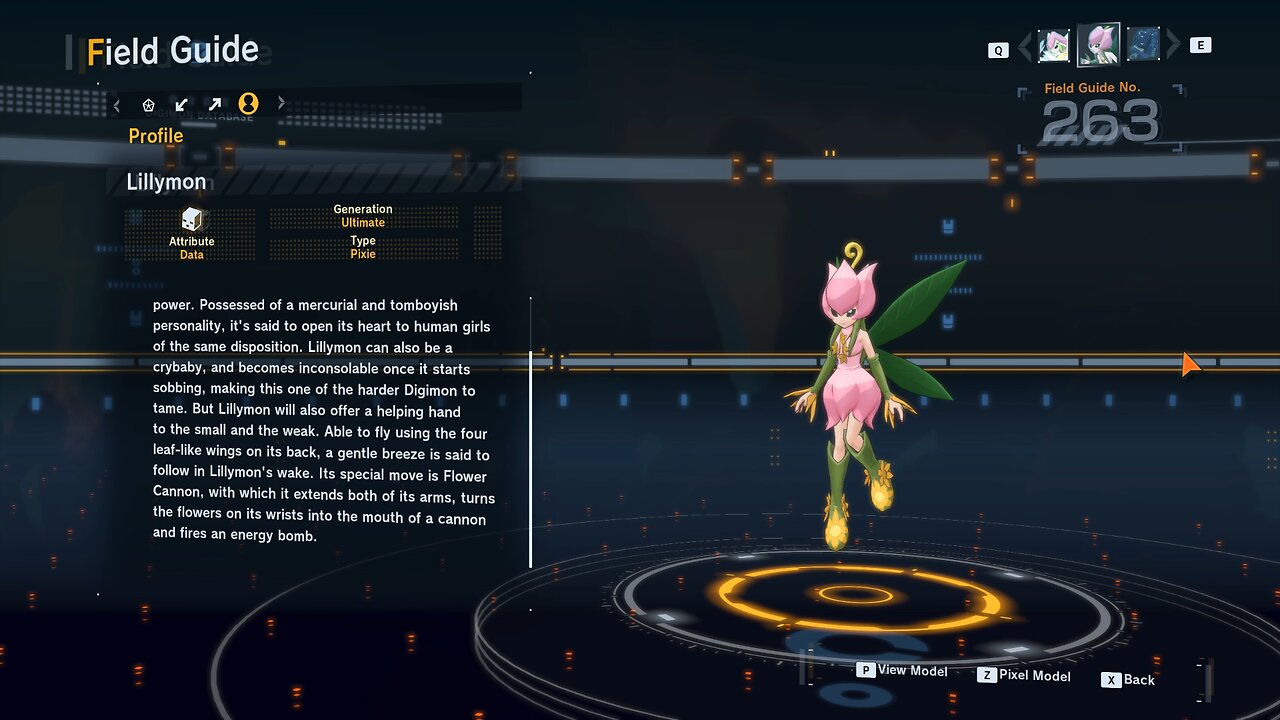Open the up-right arrow tab
This screenshot has width=1280, height=720.
214,104
